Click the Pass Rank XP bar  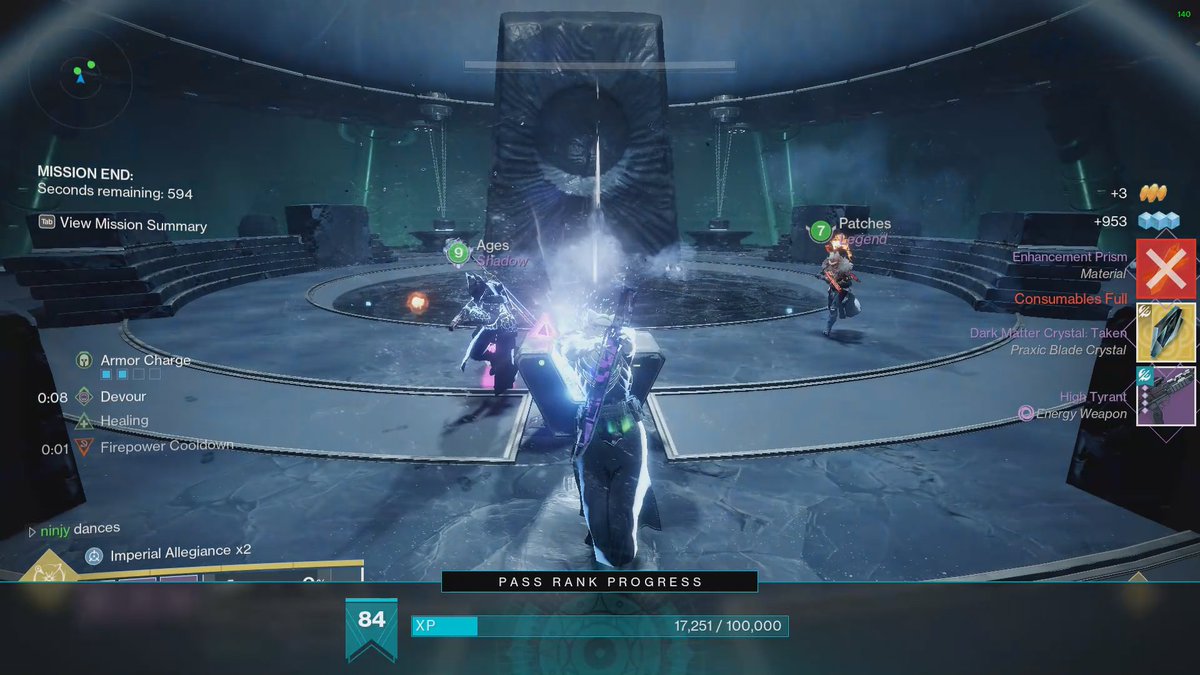pyautogui.click(x=600, y=626)
